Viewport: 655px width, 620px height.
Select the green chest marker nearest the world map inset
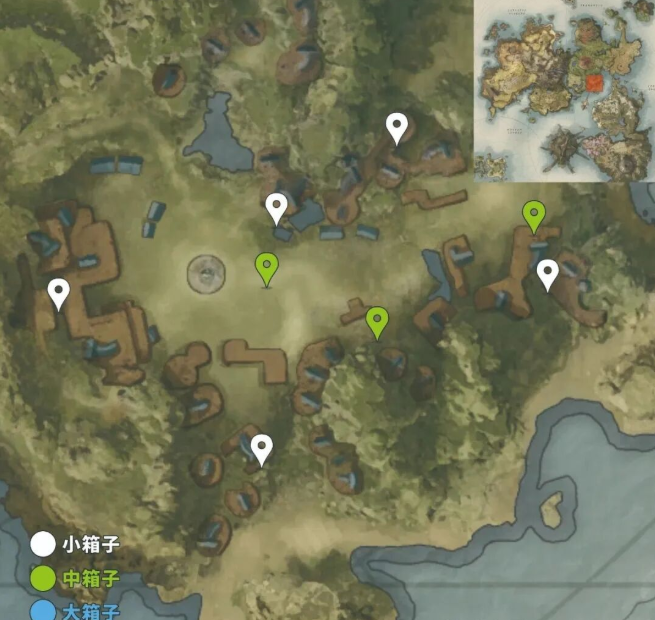click(535, 214)
